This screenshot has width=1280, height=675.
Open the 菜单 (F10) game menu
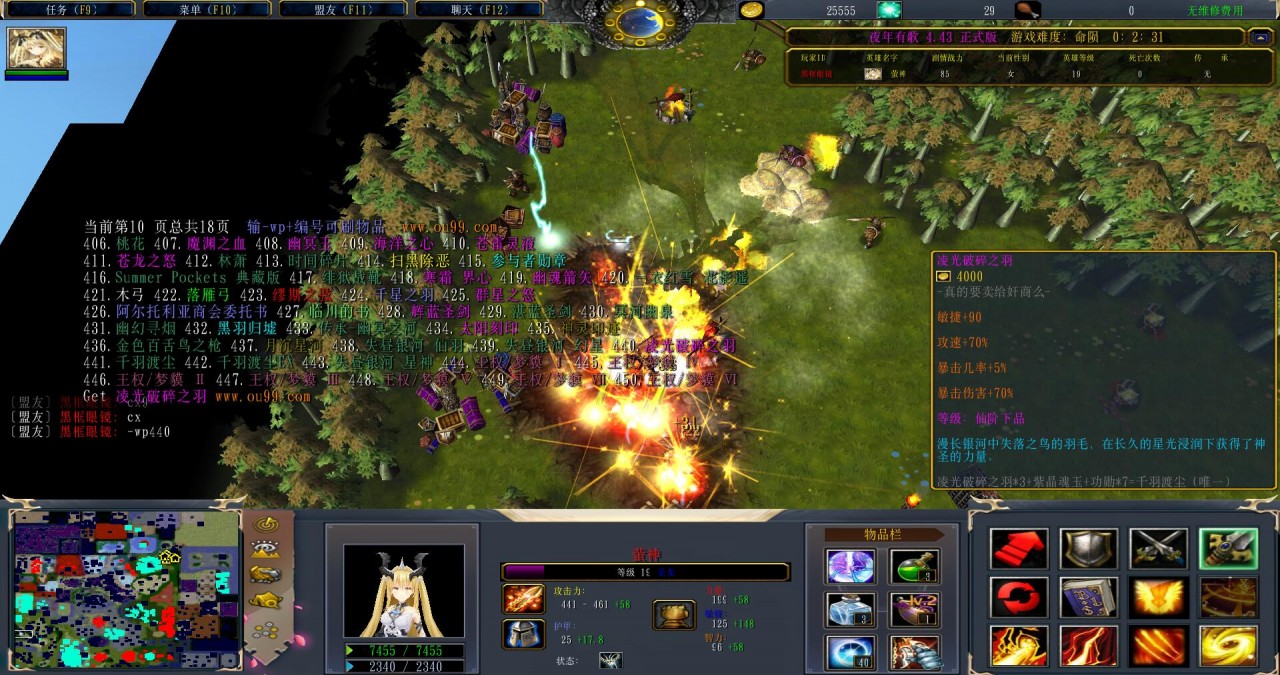(205, 10)
